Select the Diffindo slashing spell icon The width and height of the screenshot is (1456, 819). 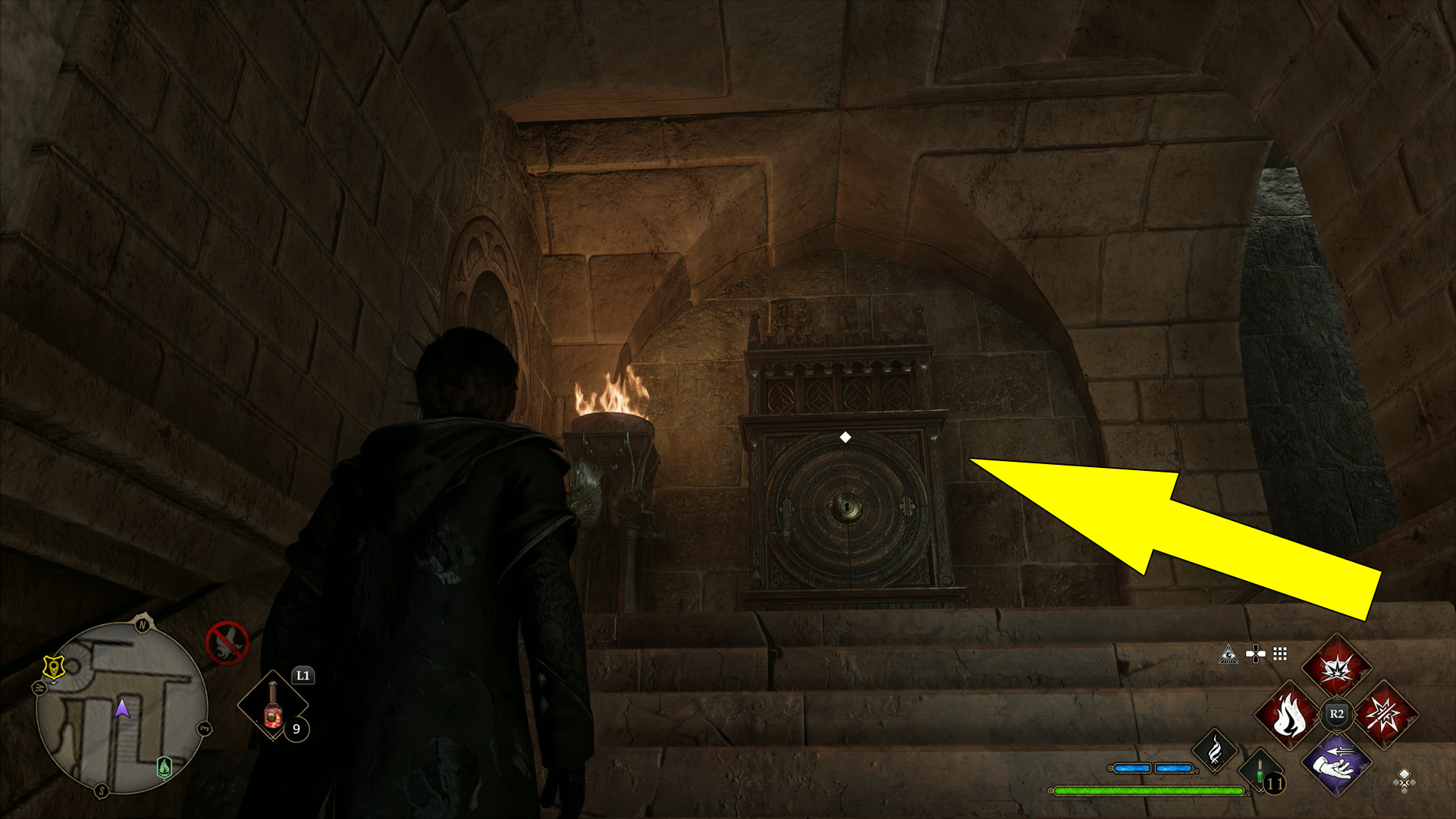[1385, 716]
